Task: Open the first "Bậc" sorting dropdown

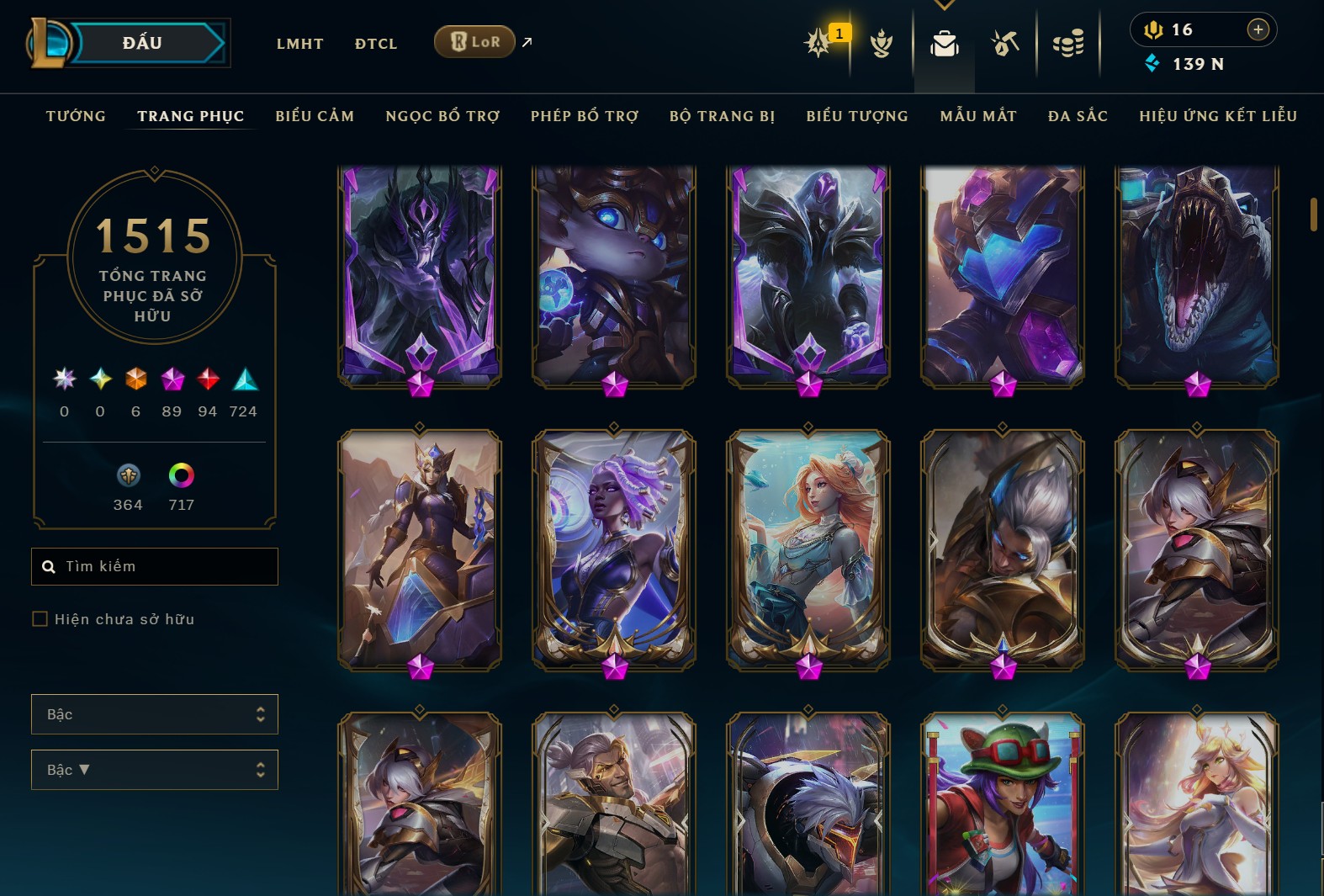Action: [155, 713]
